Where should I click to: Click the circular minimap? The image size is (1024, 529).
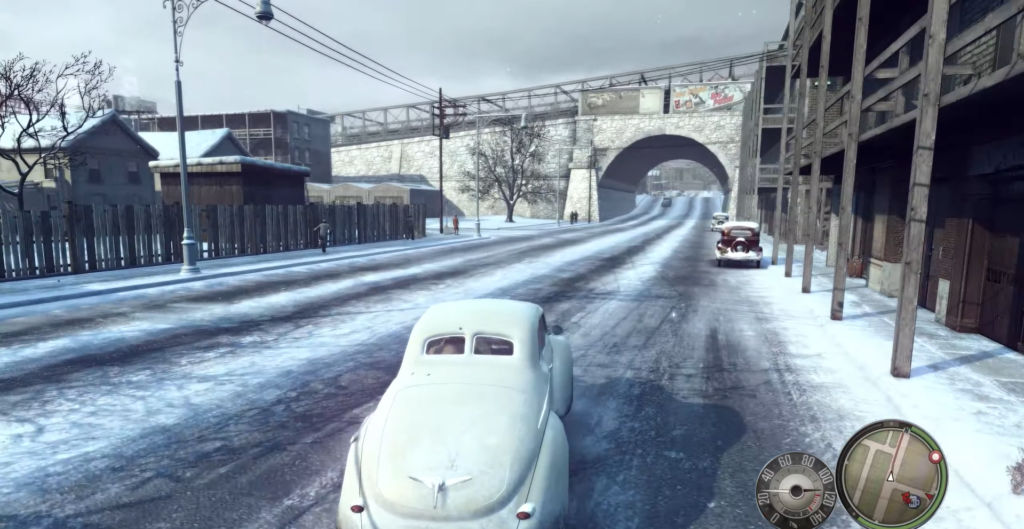[891, 474]
